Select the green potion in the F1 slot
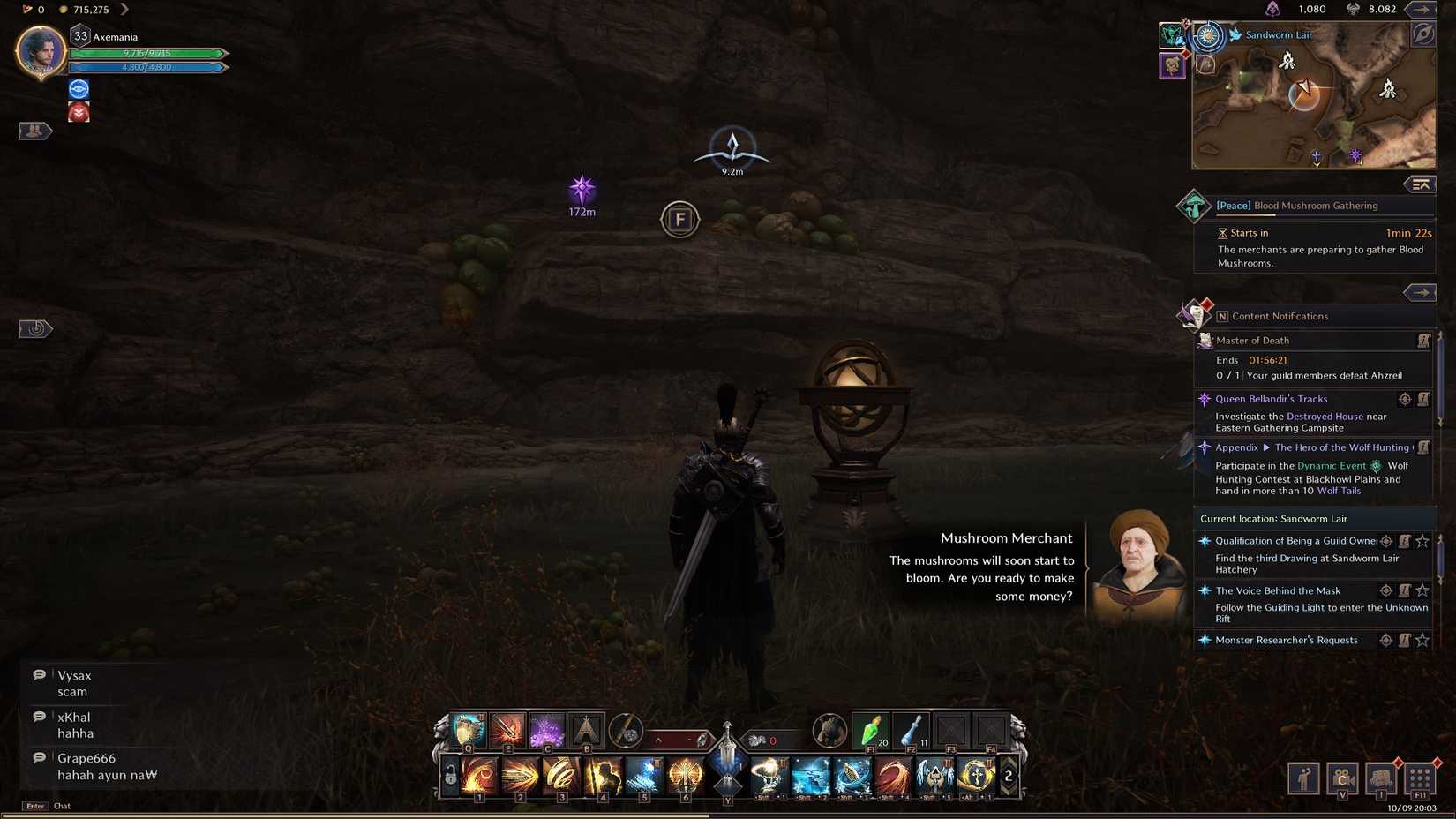This screenshot has width=1456, height=819. coord(869,731)
